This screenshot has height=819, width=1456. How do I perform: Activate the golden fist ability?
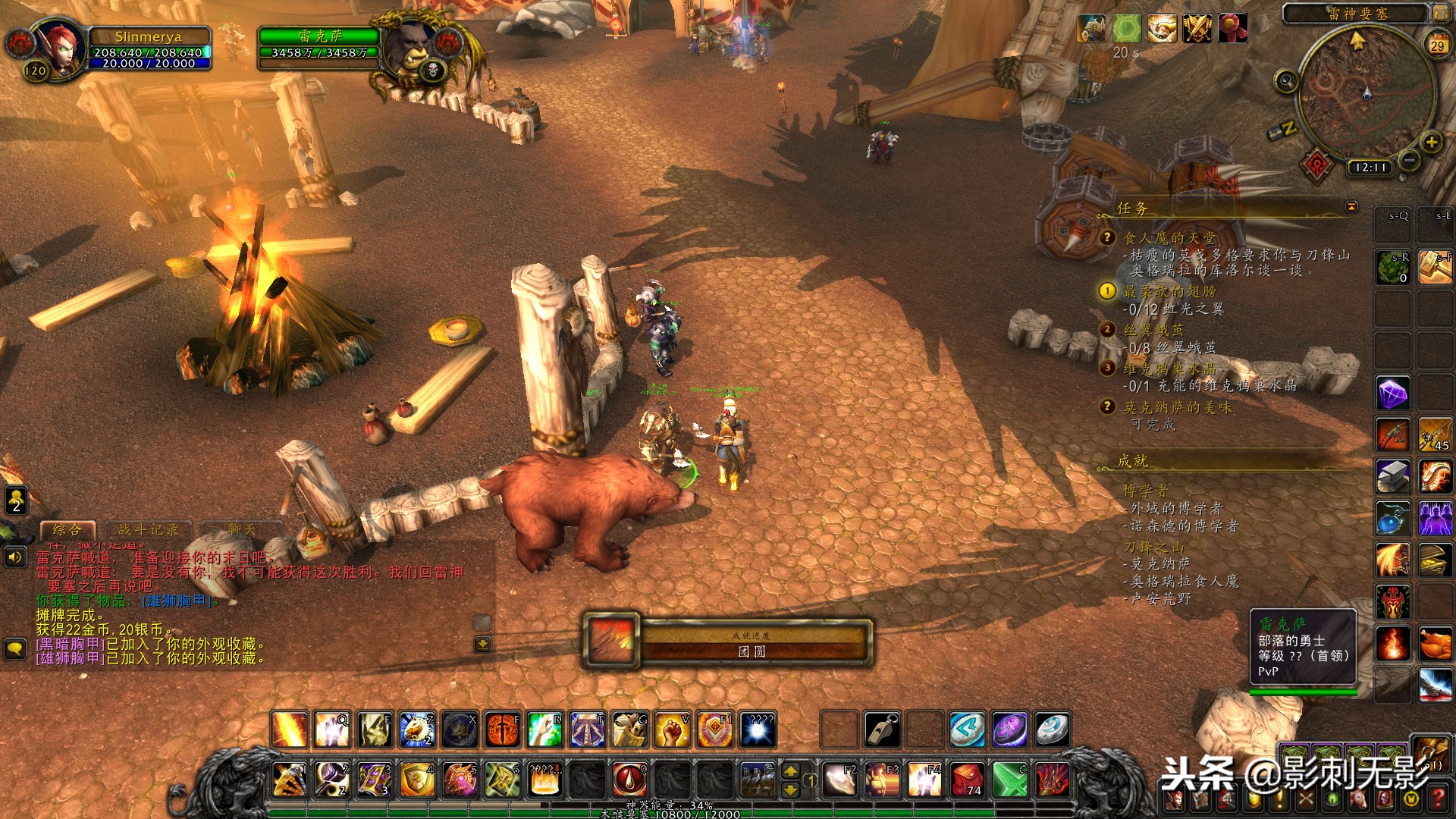point(672,730)
